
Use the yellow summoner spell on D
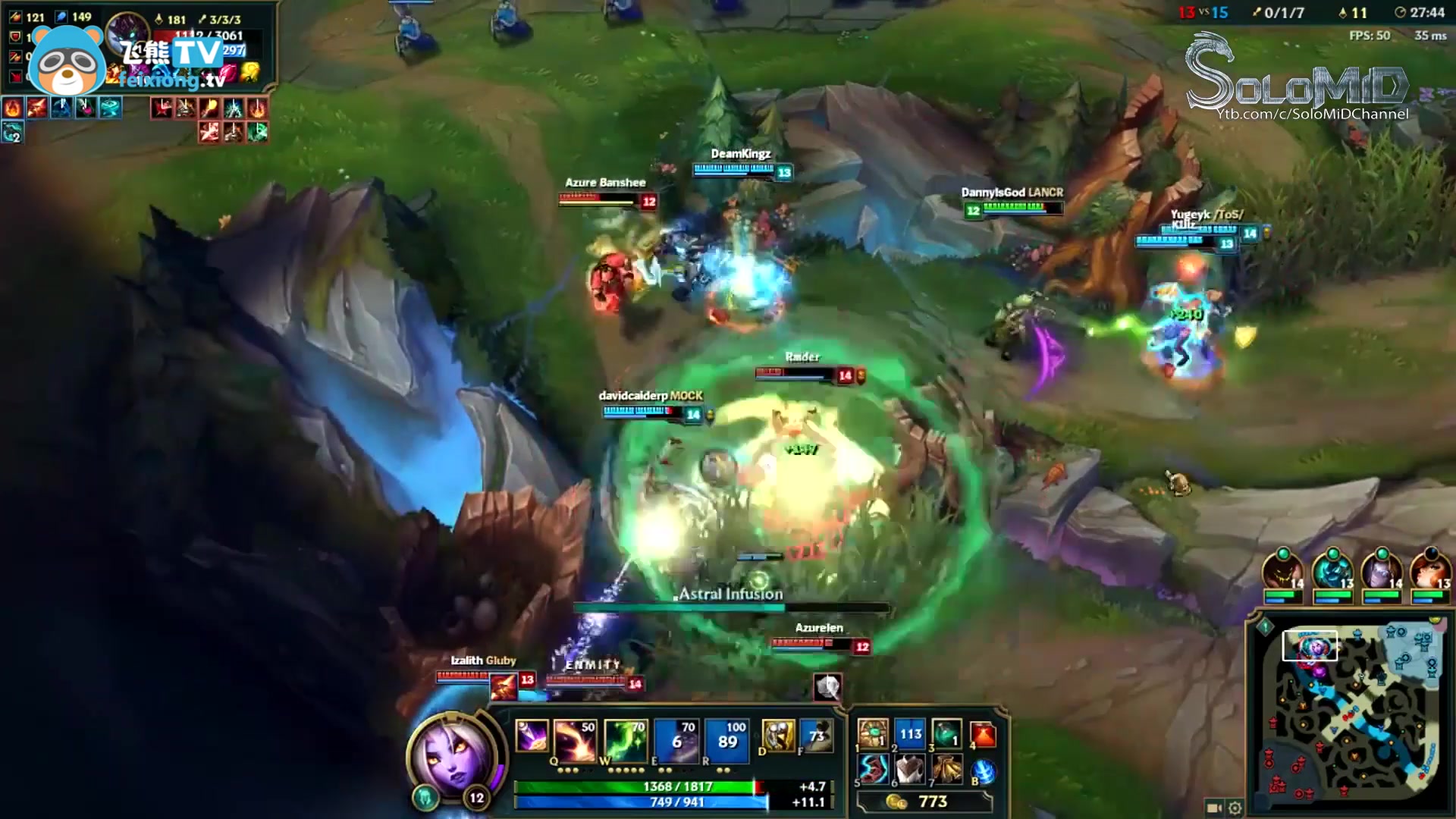tap(777, 736)
